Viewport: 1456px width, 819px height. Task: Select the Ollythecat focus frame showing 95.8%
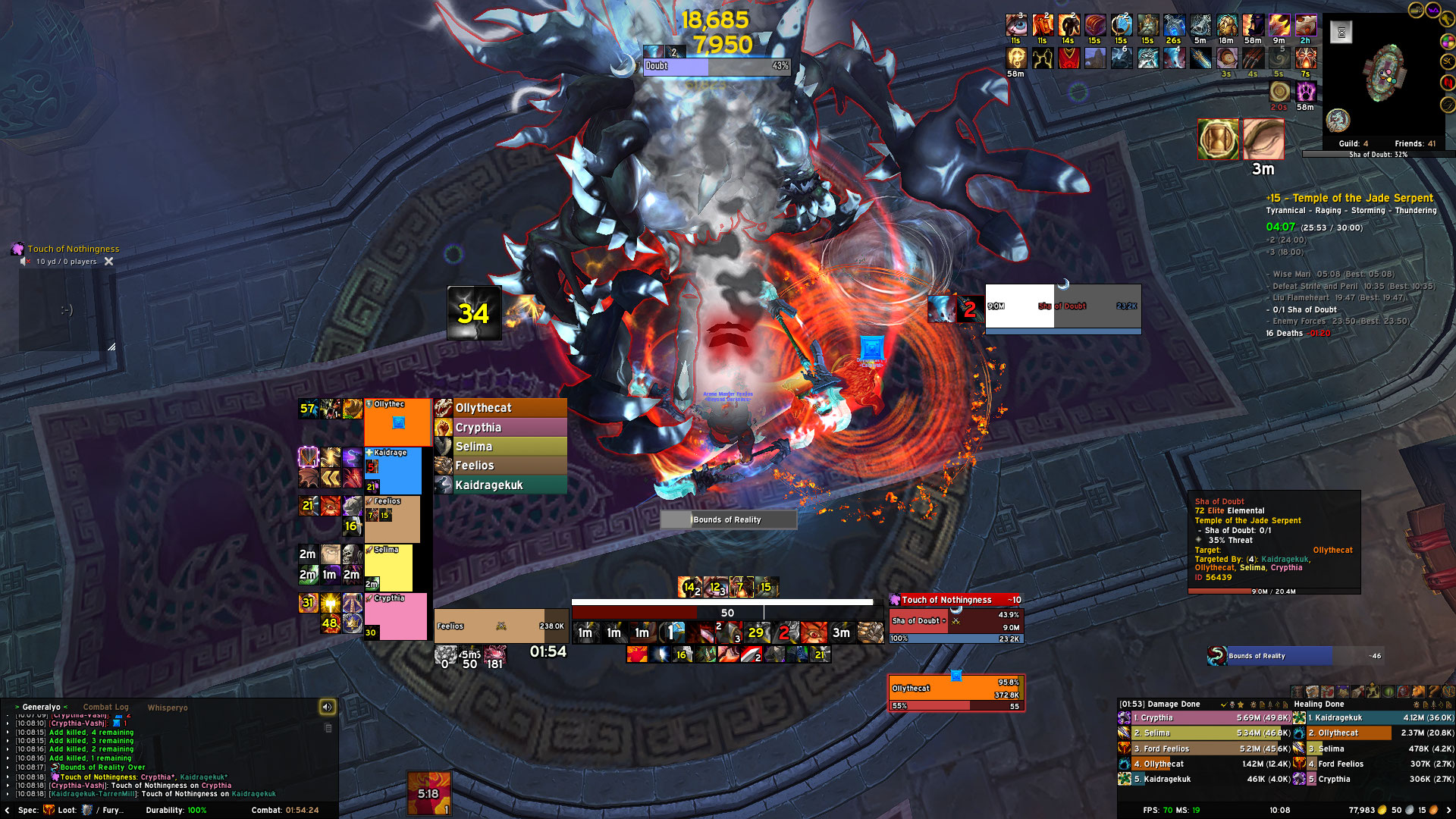(x=955, y=692)
